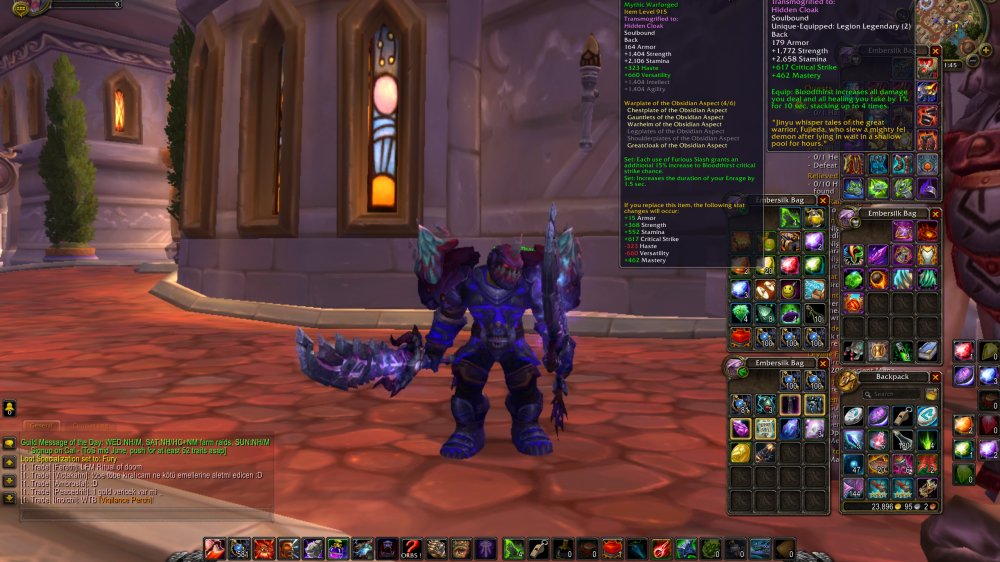Use the whistle icon on the action bar
This screenshot has height=562, width=1000.
(536, 548)
